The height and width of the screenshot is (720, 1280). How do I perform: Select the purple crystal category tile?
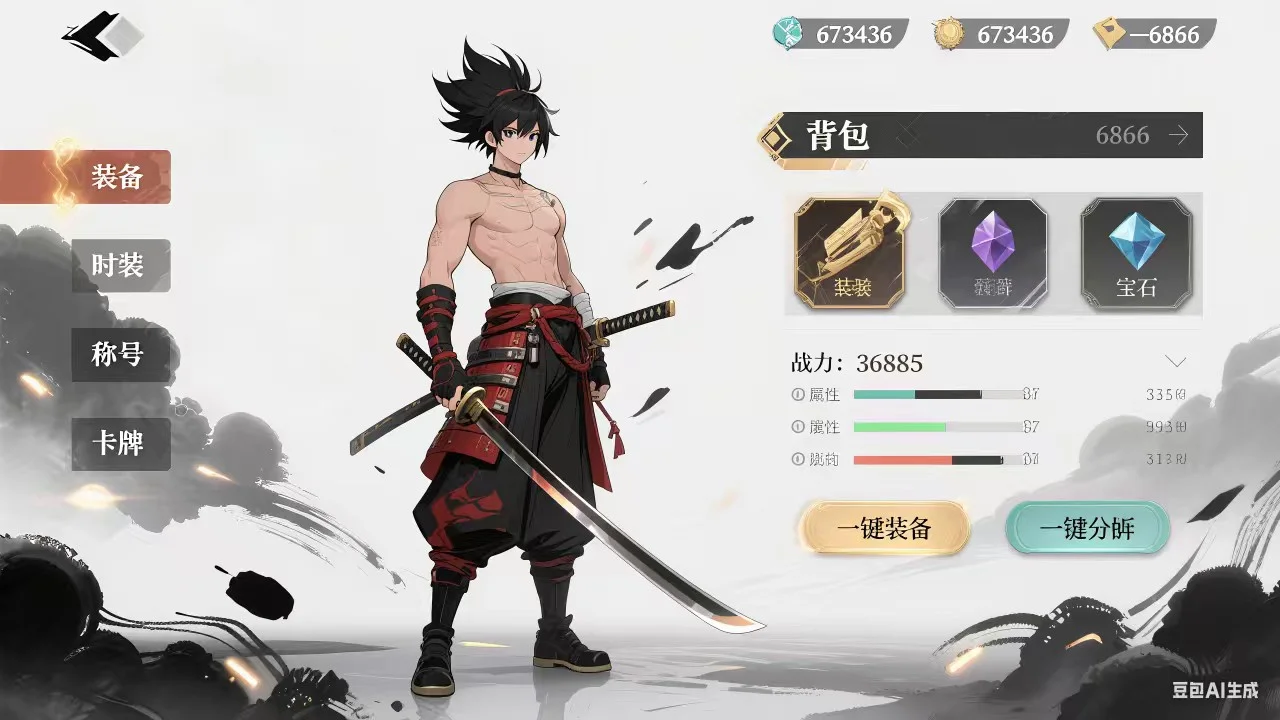[992, 252]
